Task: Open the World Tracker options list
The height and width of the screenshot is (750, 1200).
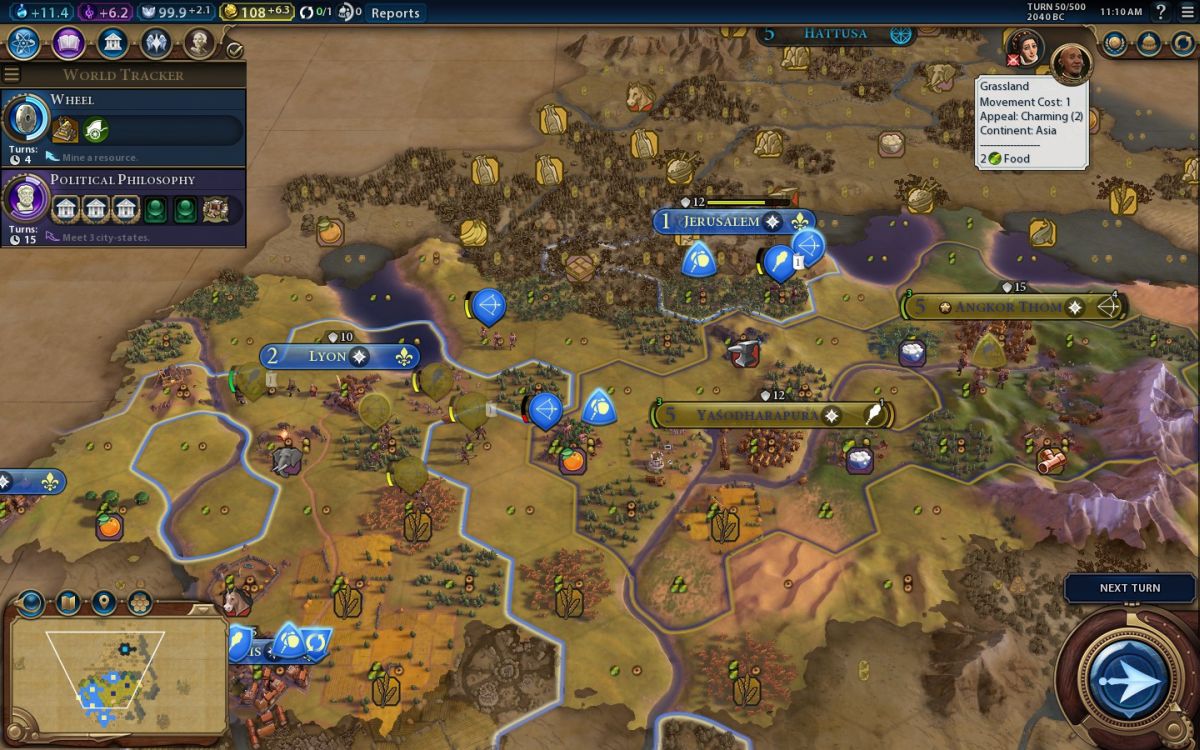Action: point(12,75)
